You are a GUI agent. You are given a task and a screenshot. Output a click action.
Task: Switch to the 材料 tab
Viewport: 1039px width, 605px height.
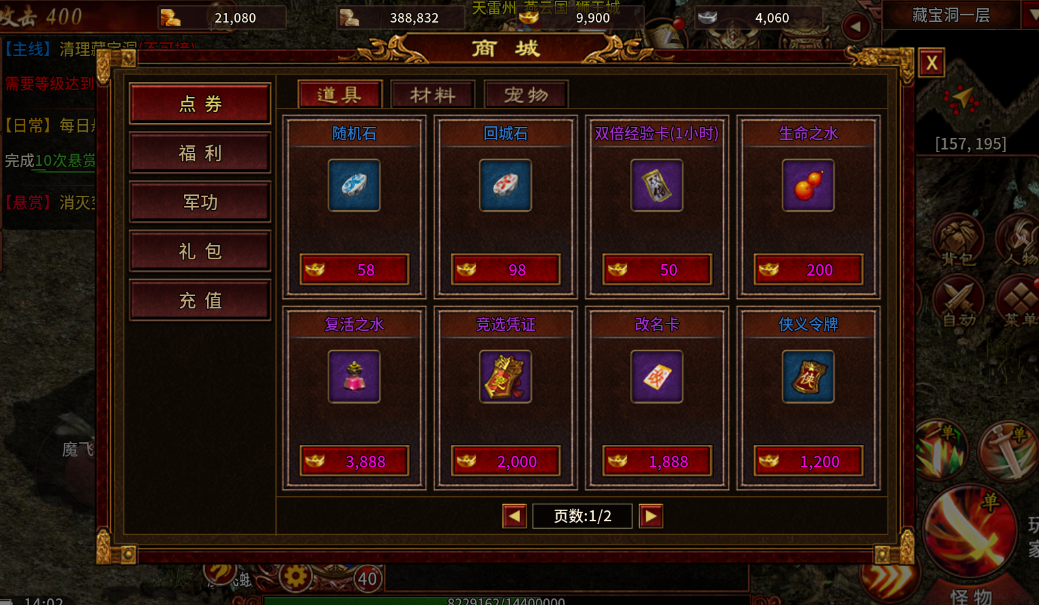coord(433,95)
